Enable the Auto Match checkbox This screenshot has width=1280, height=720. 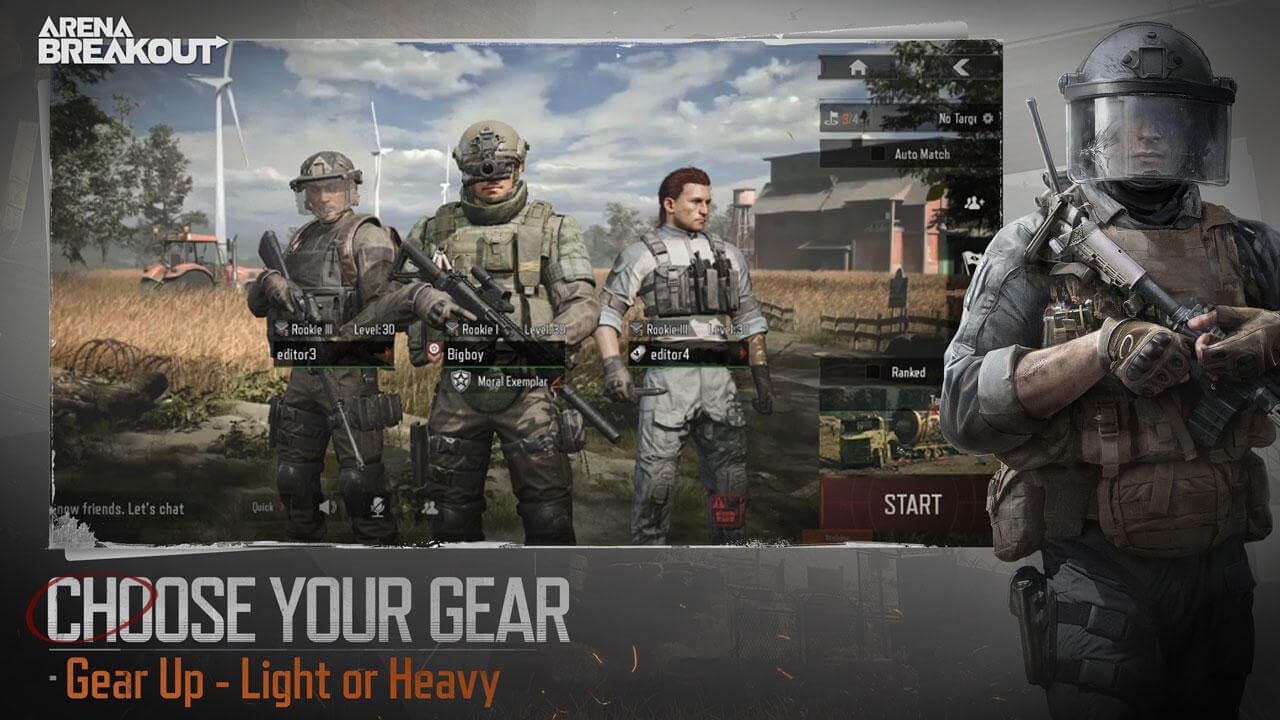tap(878, 153)
